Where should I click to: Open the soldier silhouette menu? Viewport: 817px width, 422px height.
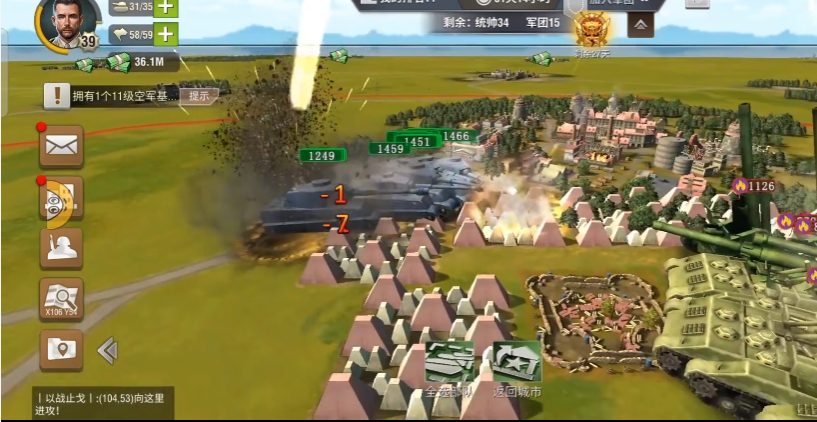click(x=61, y=248)
